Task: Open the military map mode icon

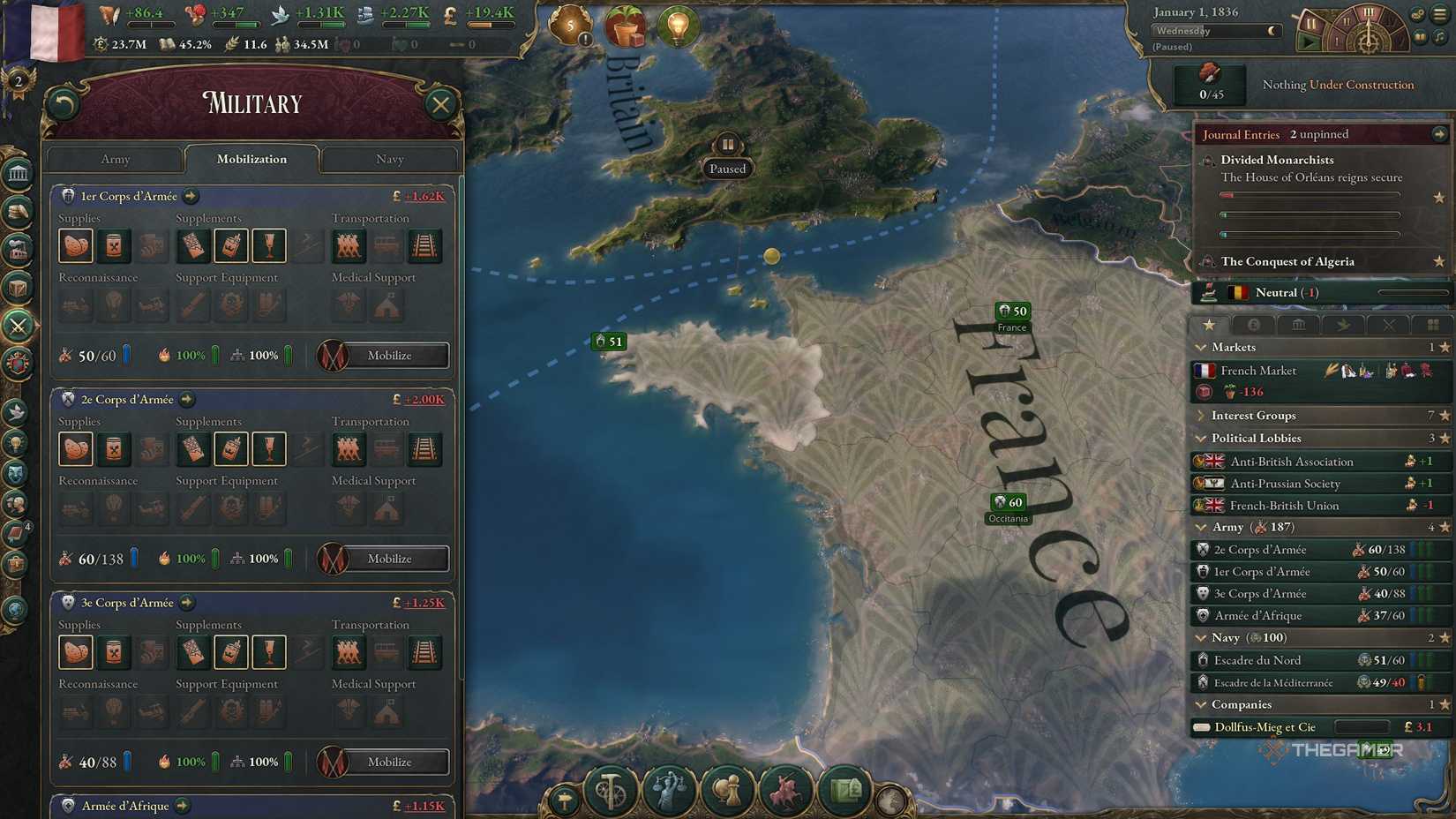Action: 785,790
